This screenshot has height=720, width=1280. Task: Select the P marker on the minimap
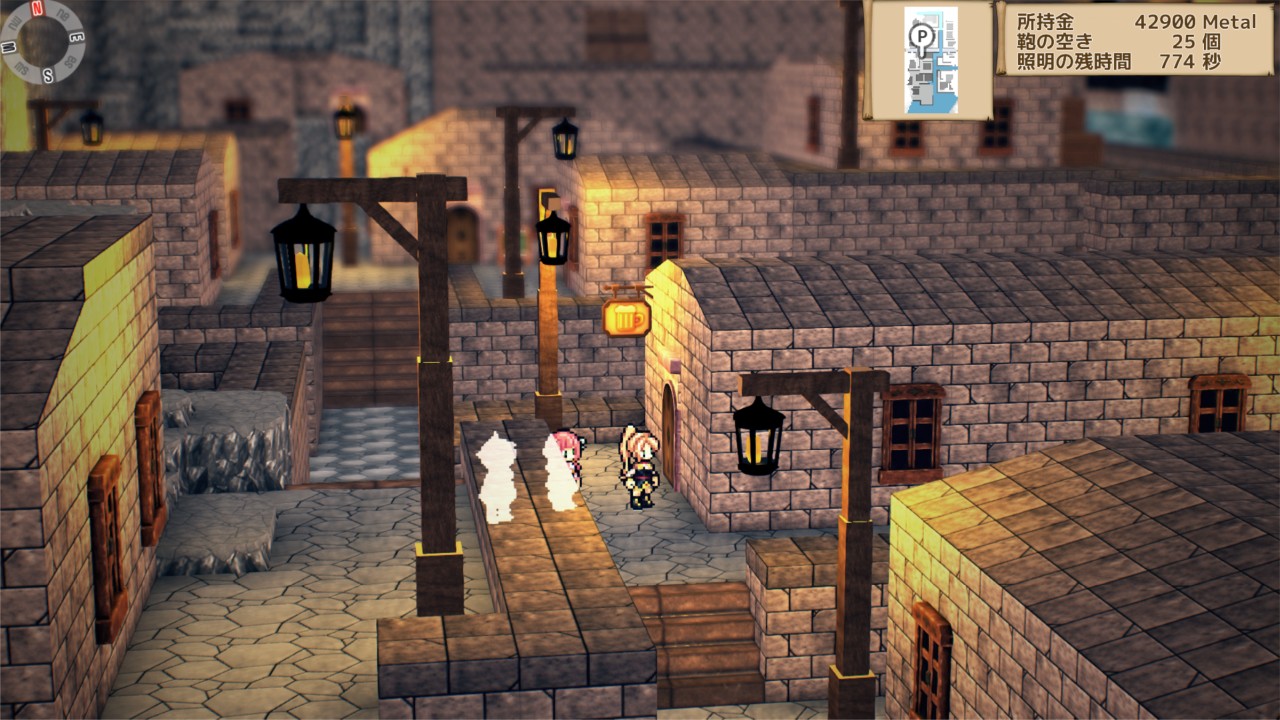click(x=920, y=37)
